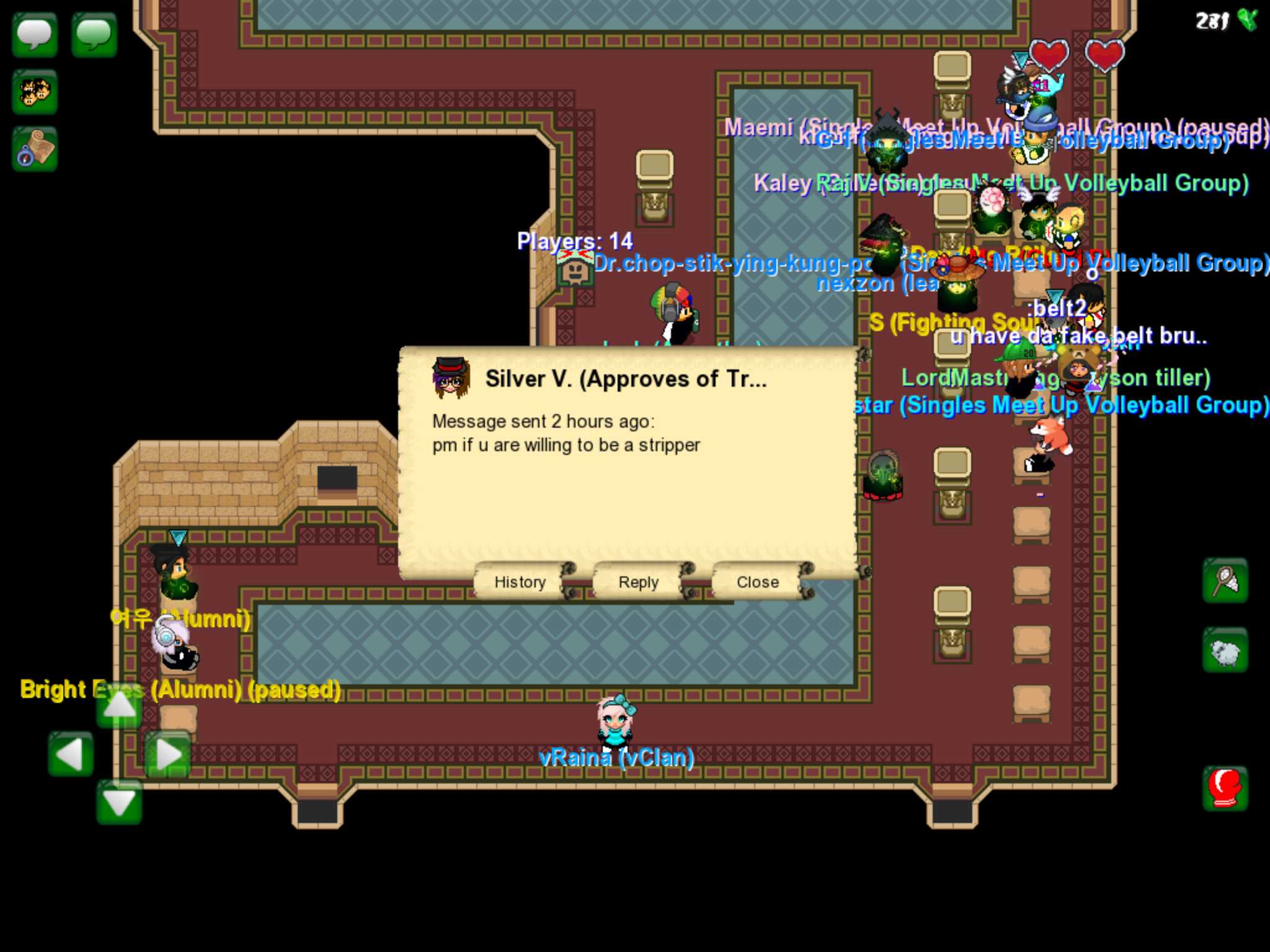Open the player list faces icon
The width and height of the screenshot is (1270, 952).
pos(35,93)
